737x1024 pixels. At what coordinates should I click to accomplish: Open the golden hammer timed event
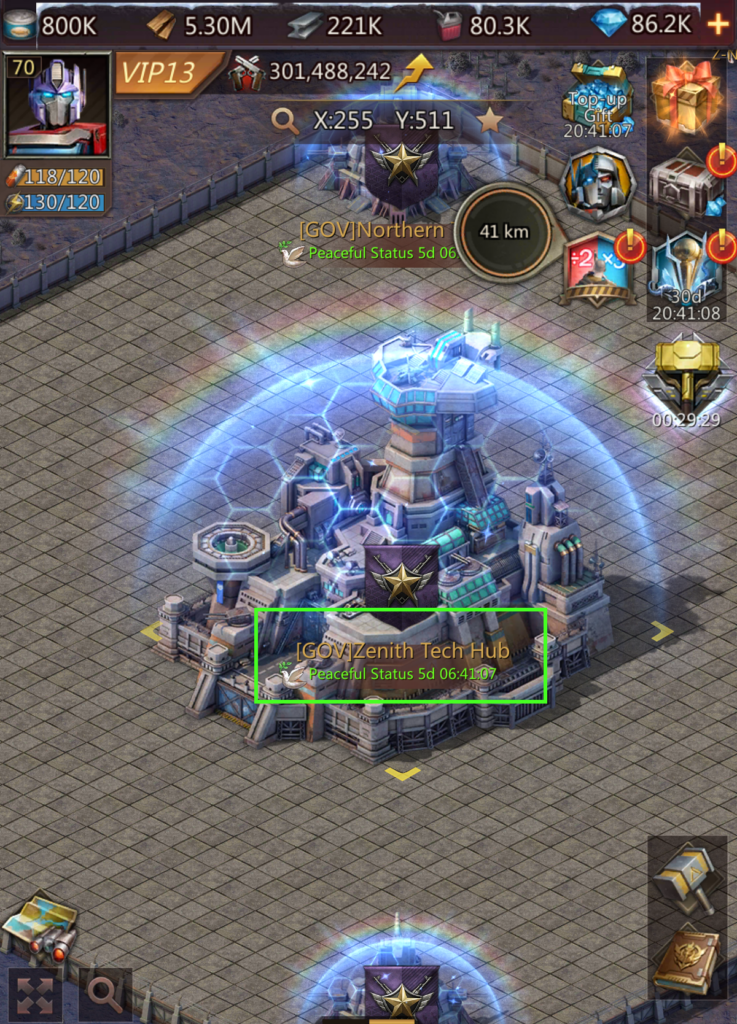[x=685, y=376]
